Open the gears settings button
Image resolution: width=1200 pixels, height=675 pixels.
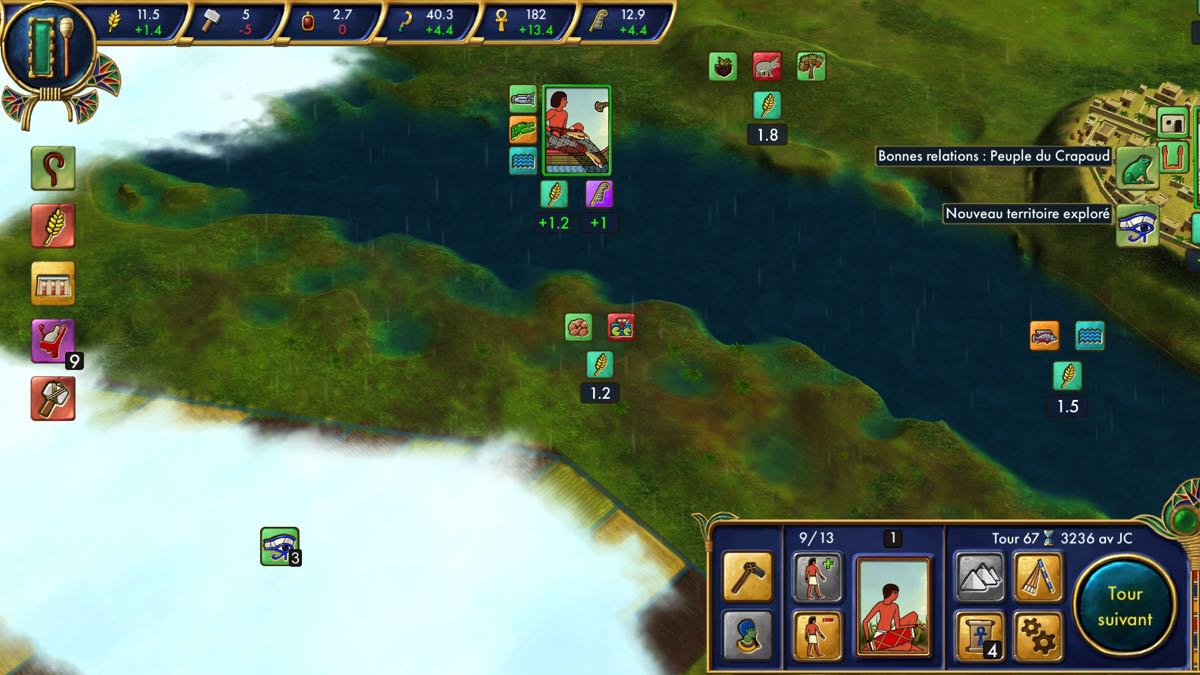tap(1037, 634)
